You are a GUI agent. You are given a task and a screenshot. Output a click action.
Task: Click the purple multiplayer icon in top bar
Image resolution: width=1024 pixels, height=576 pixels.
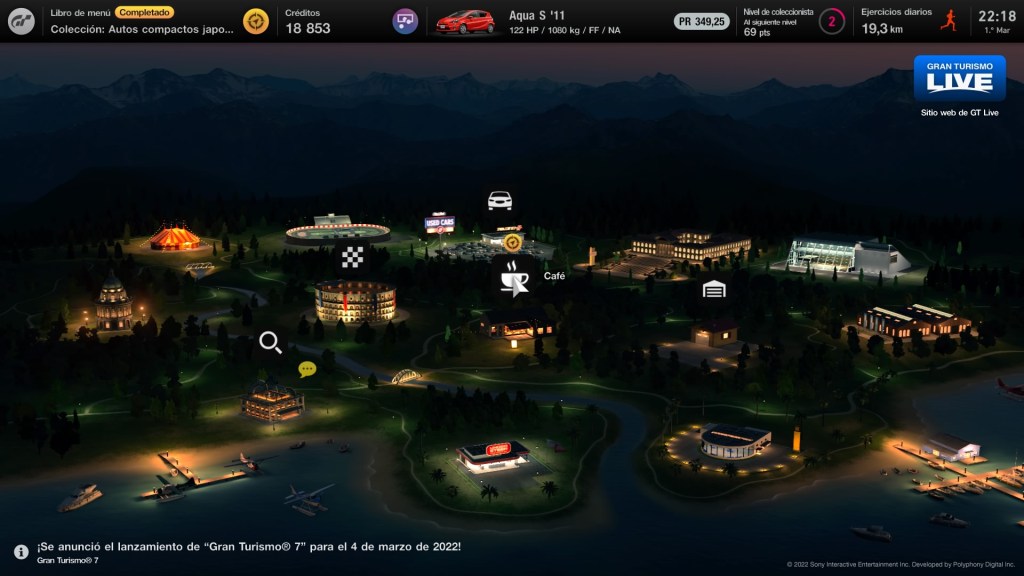405,21
